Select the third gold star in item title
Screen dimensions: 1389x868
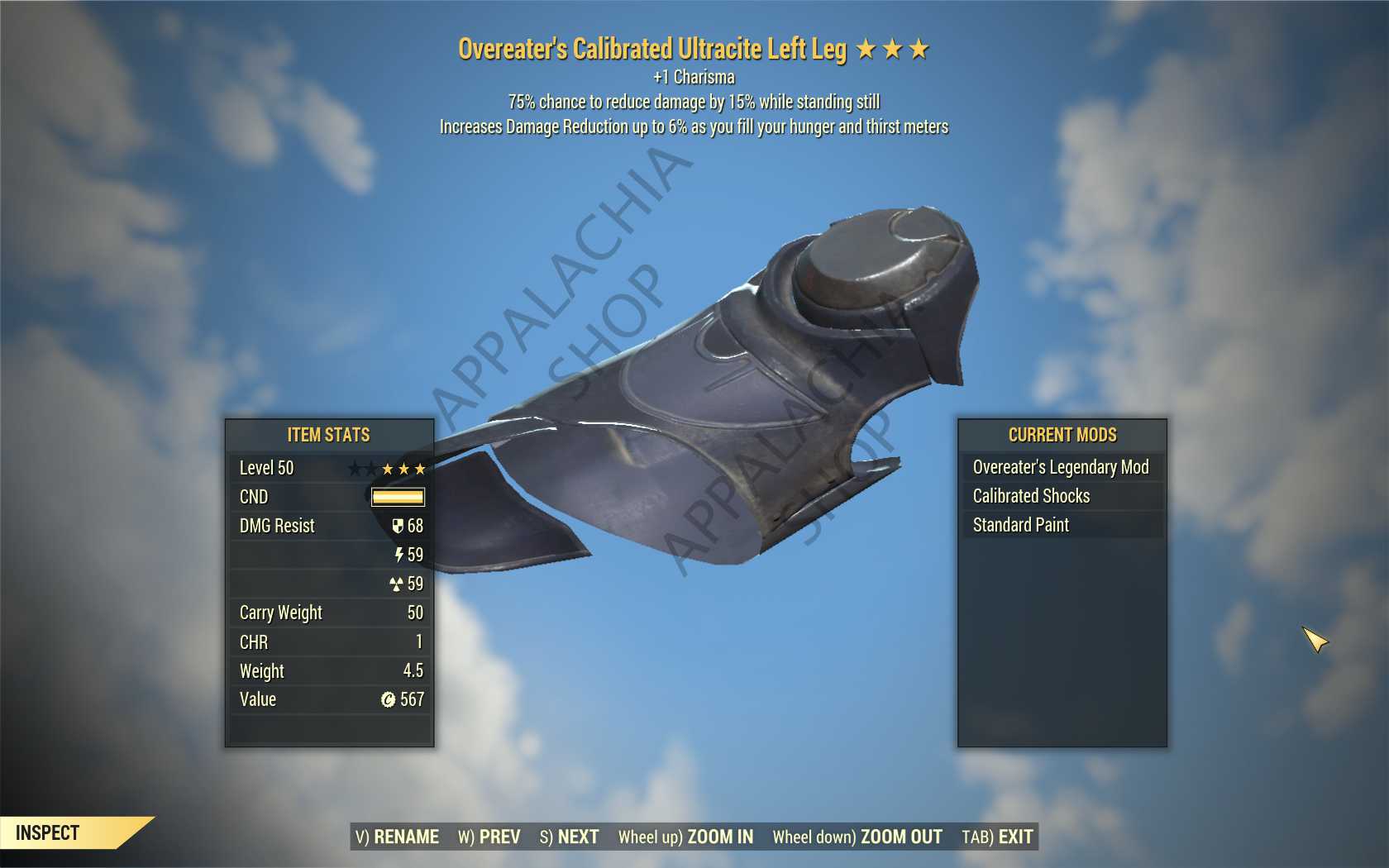pos(920,49)
